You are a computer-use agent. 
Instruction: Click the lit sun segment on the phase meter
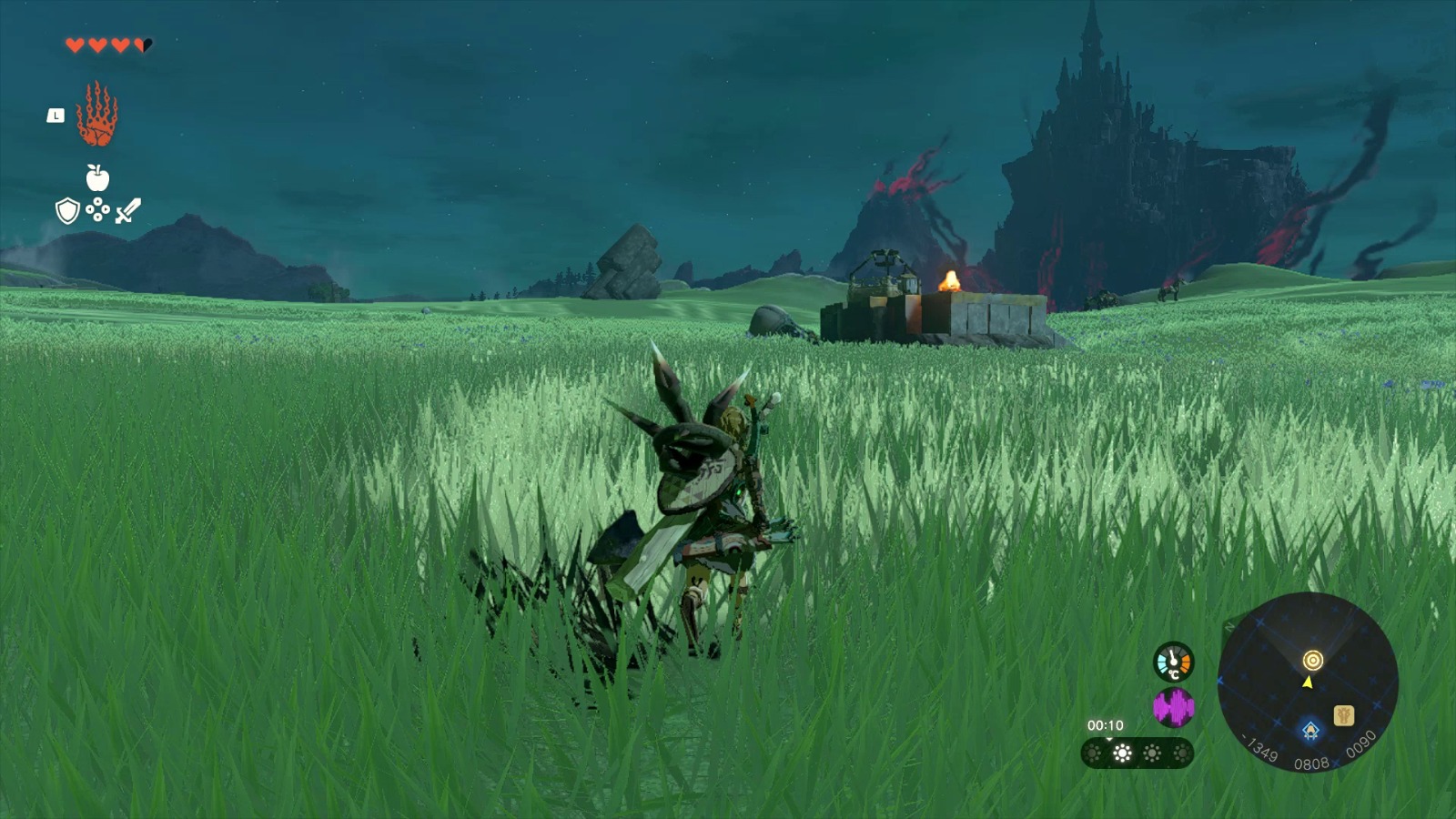tap(1121, 752)
